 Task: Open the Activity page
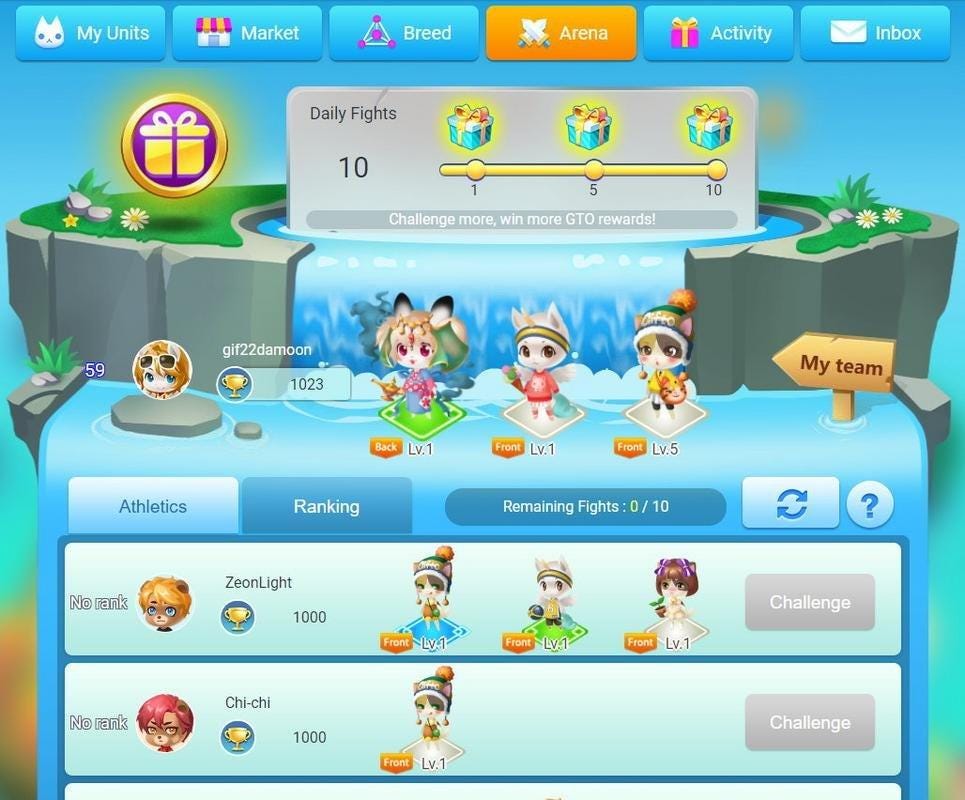click(718, 33)
